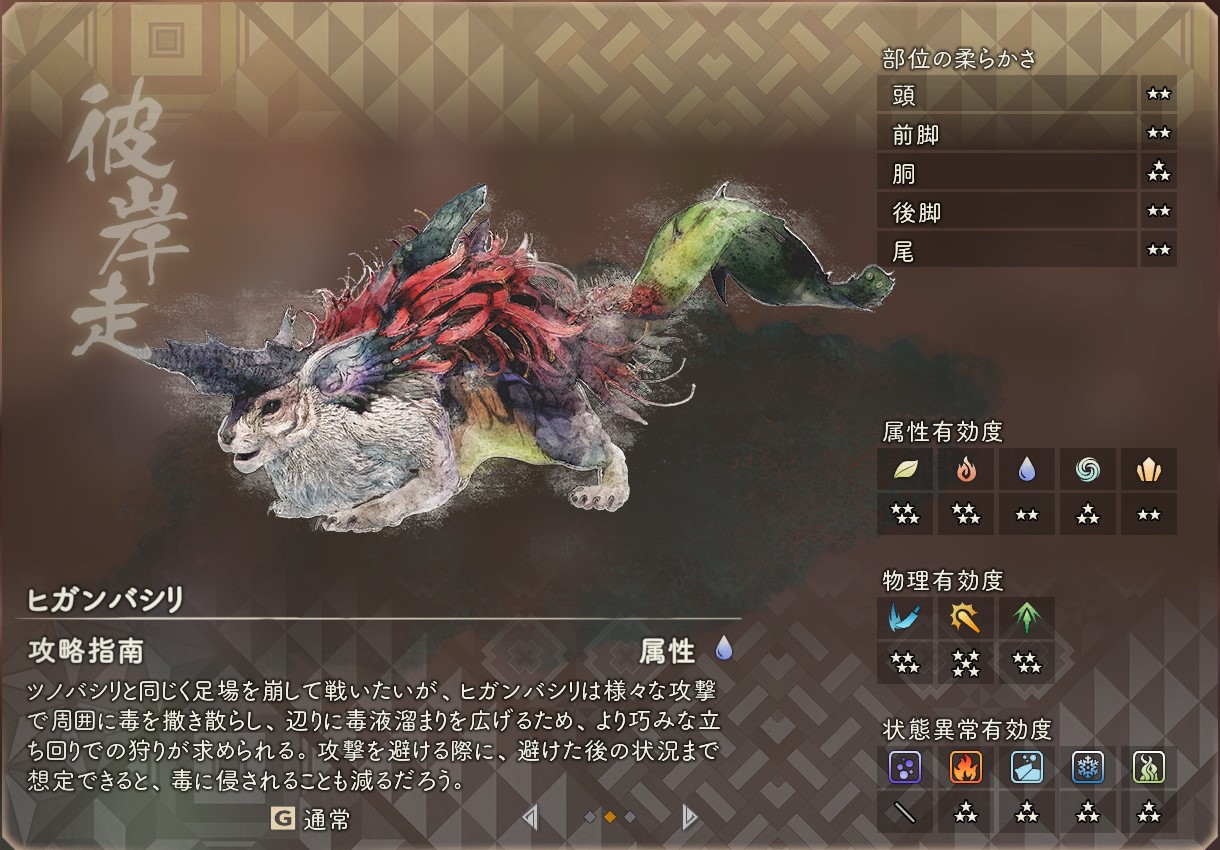This screenshot has width=1220, height=850.
Task: Select the yellow blunt impact icon
Action: [966, 619]
